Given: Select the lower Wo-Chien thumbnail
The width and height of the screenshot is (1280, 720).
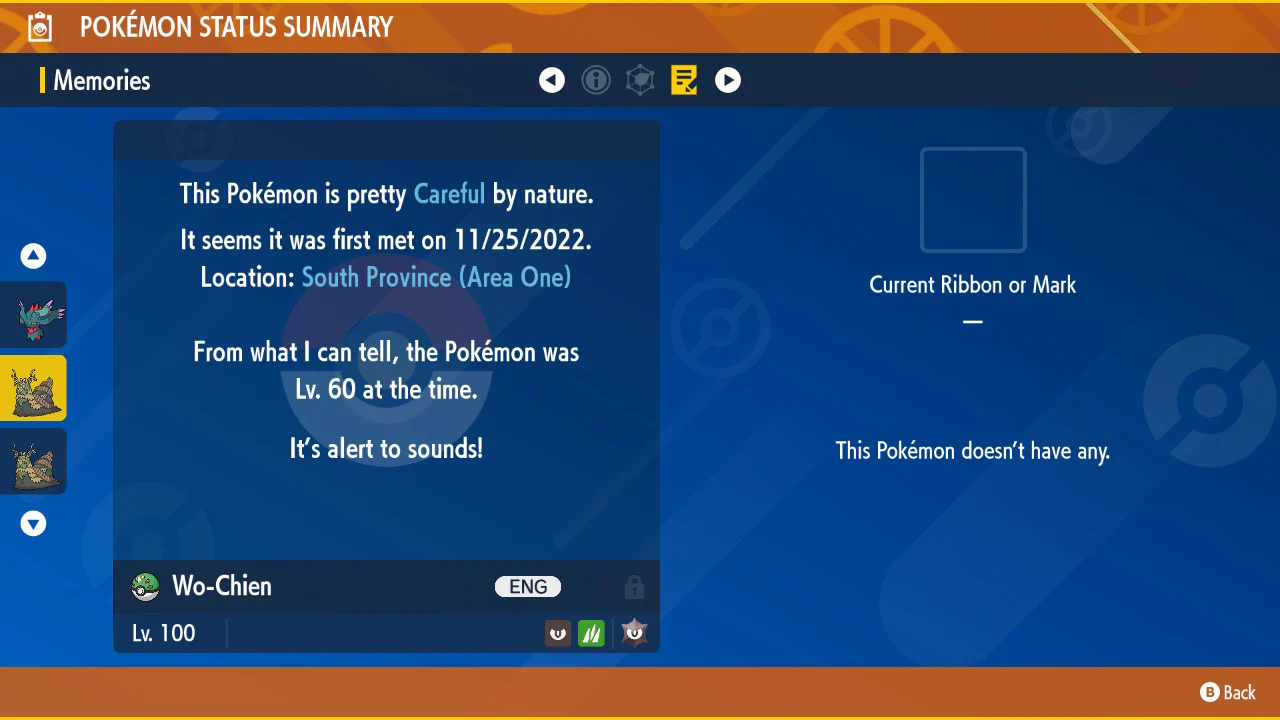Looking at the screenshot, I should (x=34, y=461).
